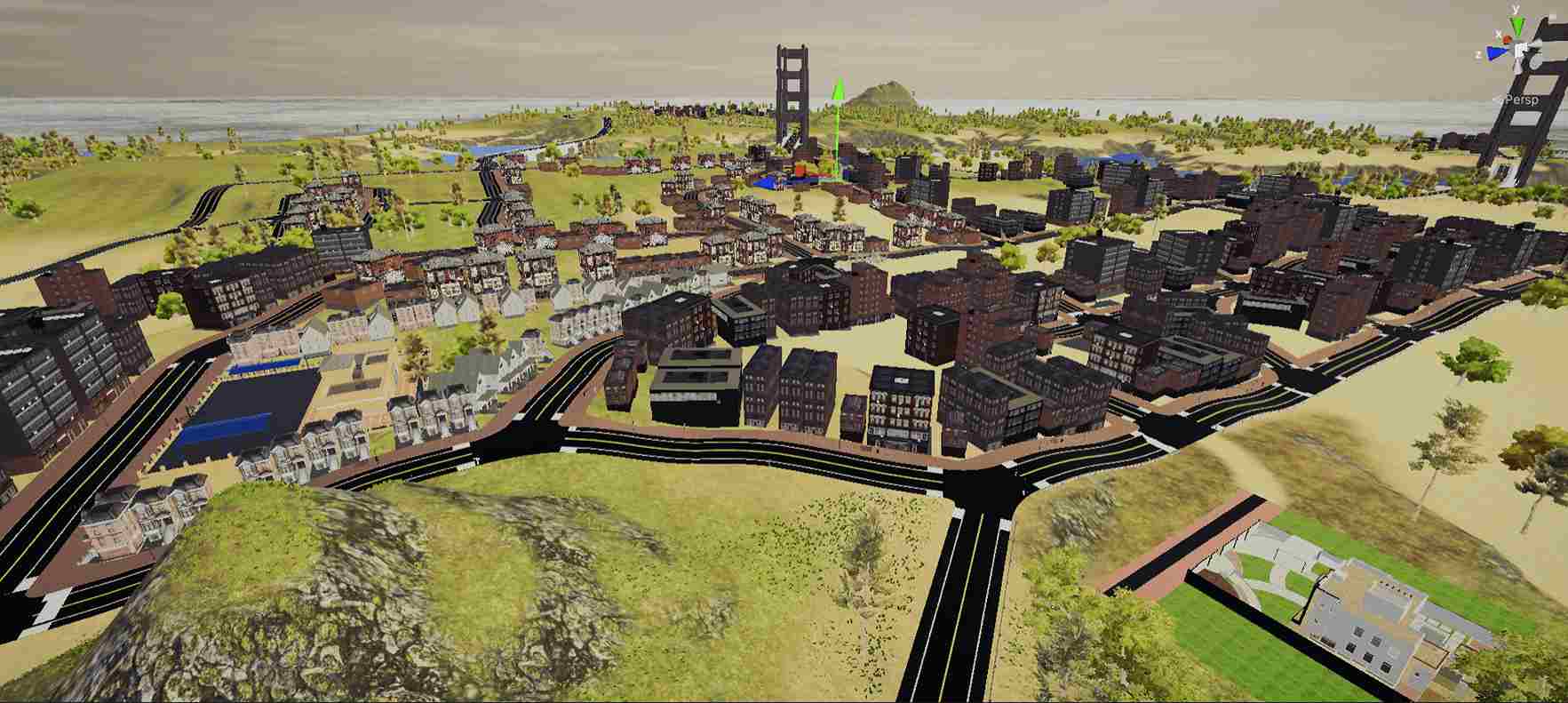Click the red X axis cone on the scene gizmo
The height and width of the screenshot is (703, 1568).
point(1506,39)
